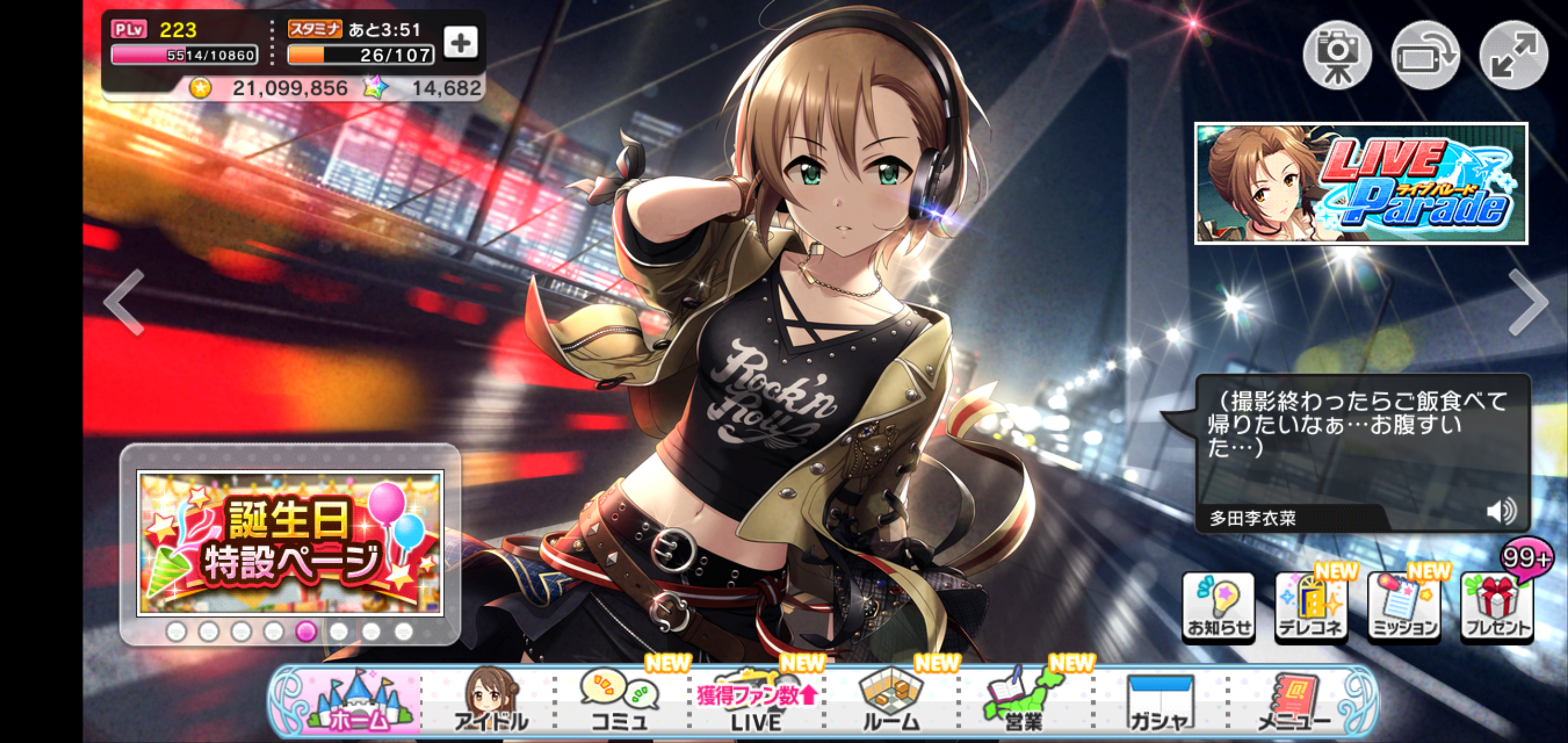The width and height of the screenshot is (1568, 743).
Task: Go to the next idol with right arrow
Action: (x=1528, y=302)
